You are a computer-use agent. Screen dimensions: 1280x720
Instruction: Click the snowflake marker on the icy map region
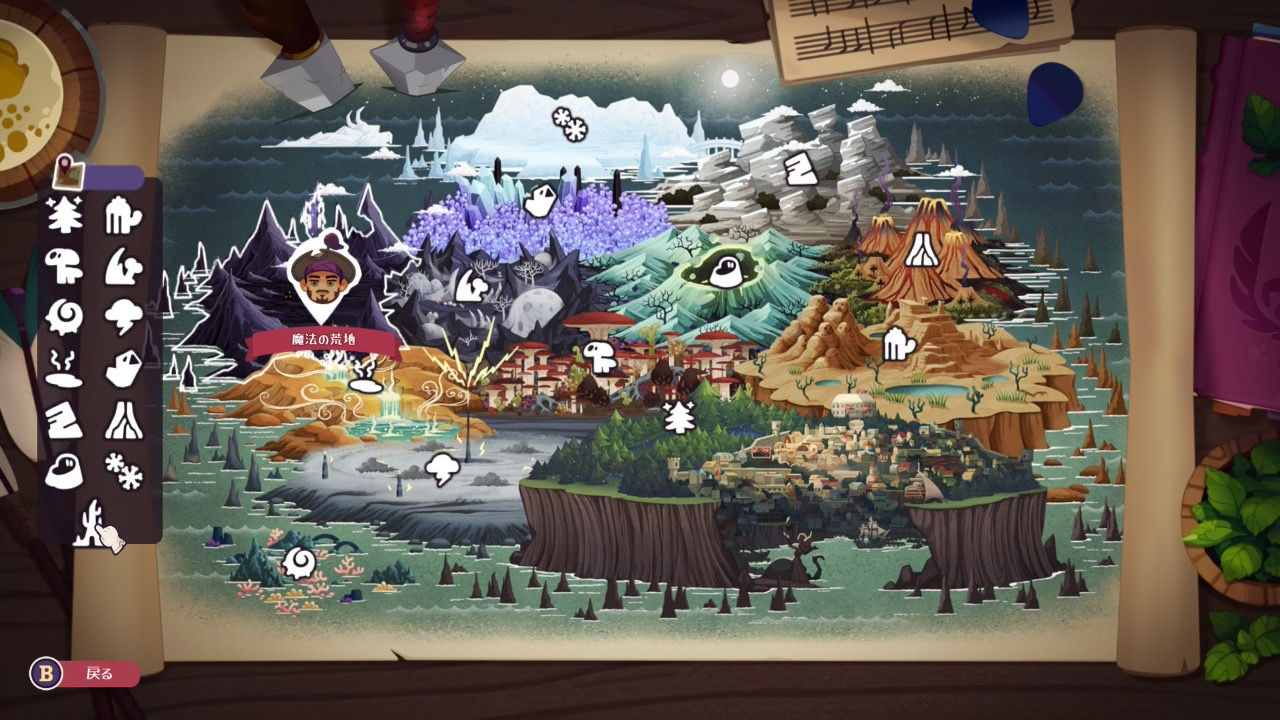tap(570, 124)
